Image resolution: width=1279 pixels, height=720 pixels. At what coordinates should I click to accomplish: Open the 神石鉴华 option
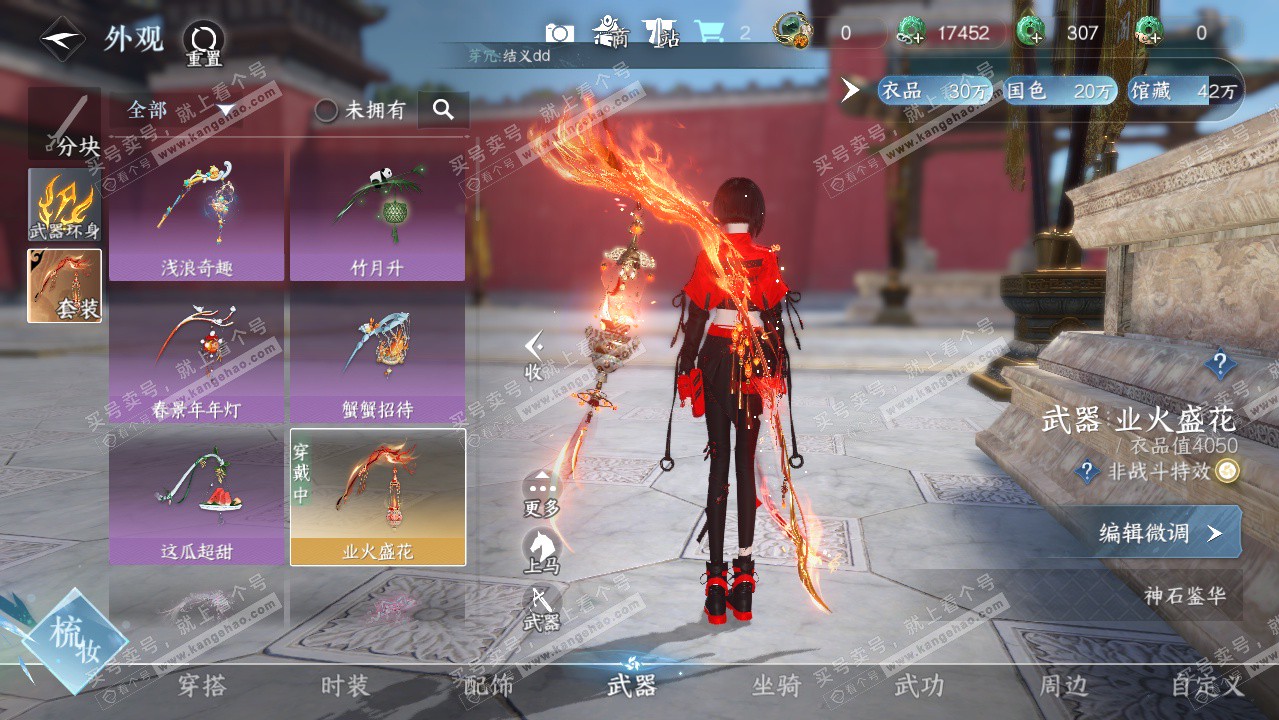click(x=1184, y=596)
